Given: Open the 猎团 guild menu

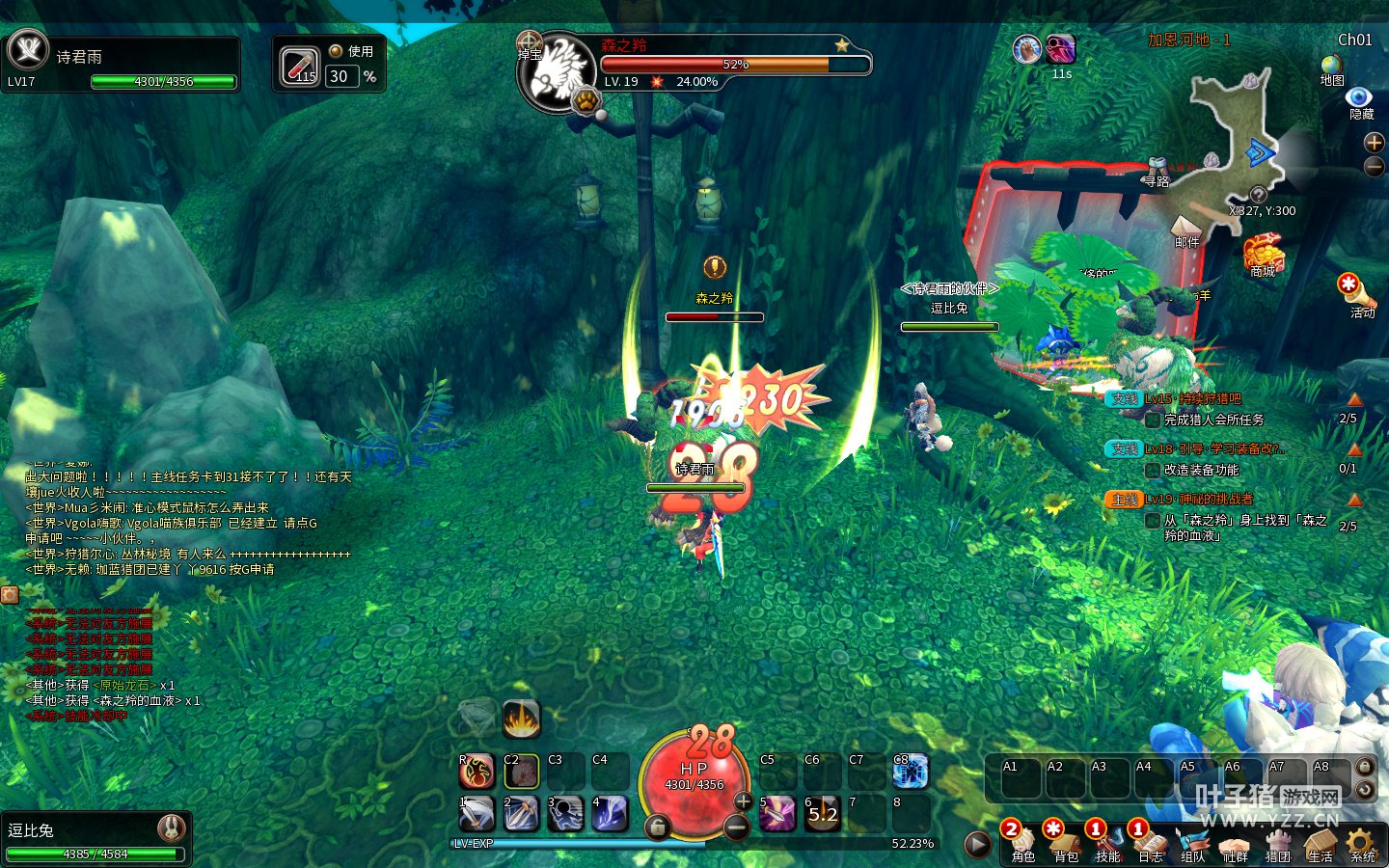Looking at the screenshot, I should 1277,842.
